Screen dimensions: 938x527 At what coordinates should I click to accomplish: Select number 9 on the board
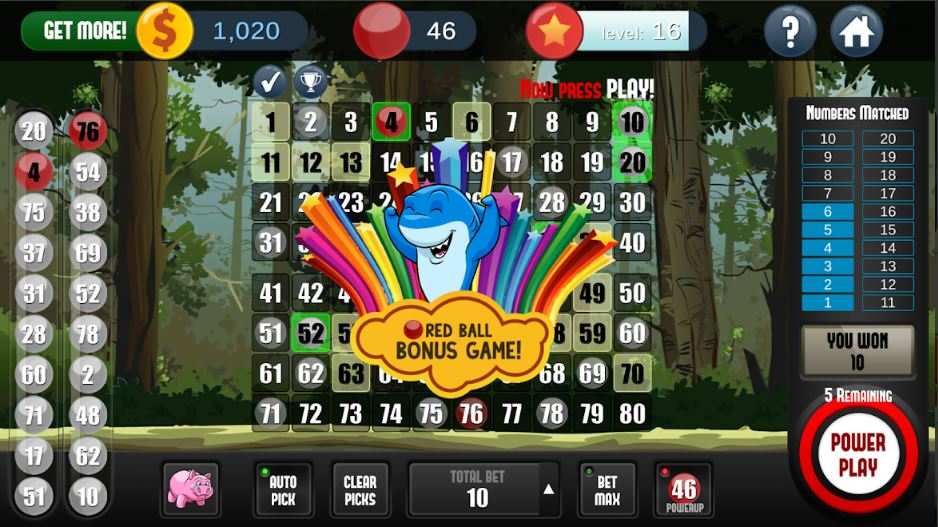tap(592, 123)
